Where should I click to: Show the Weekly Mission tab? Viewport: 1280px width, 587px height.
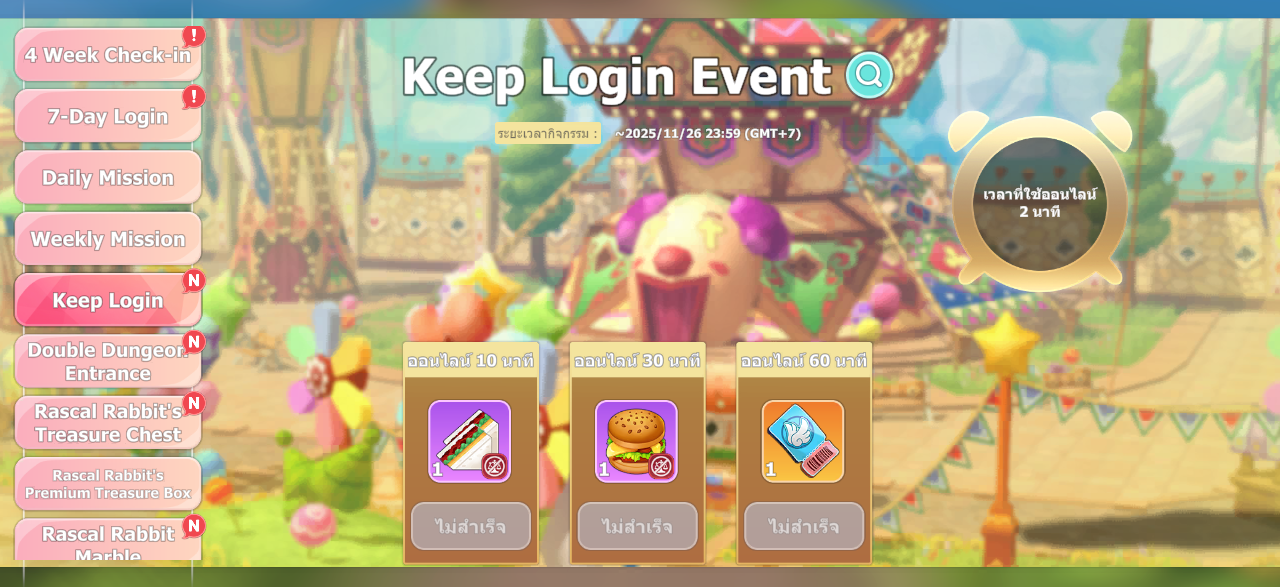[x=108, y=239]
